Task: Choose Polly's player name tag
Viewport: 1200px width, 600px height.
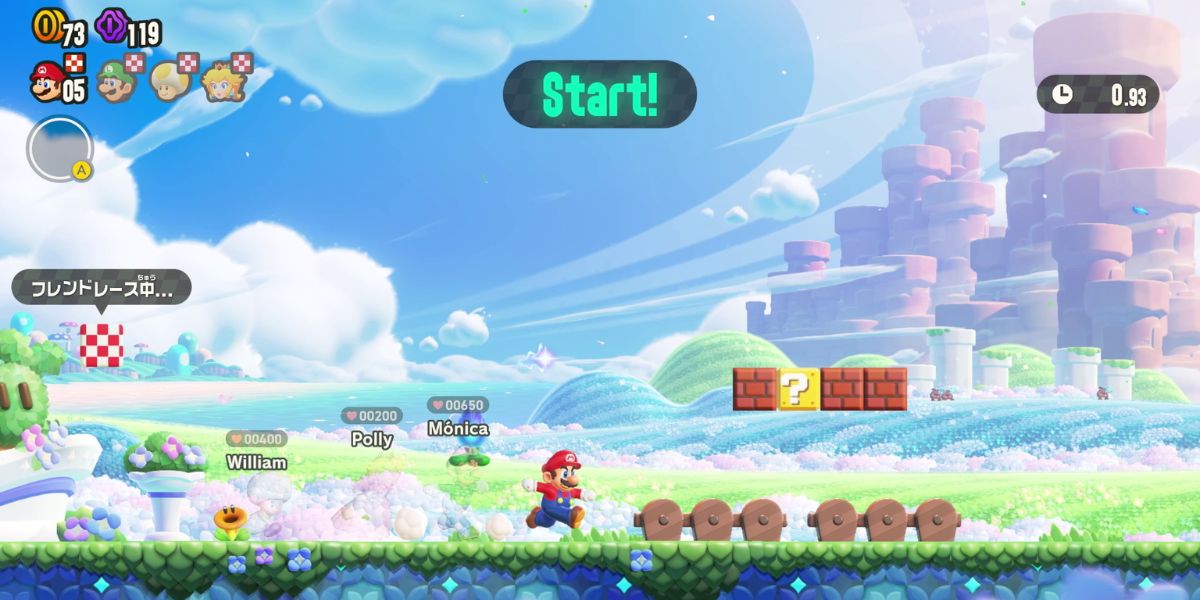Action: click(x=372, y=439)
